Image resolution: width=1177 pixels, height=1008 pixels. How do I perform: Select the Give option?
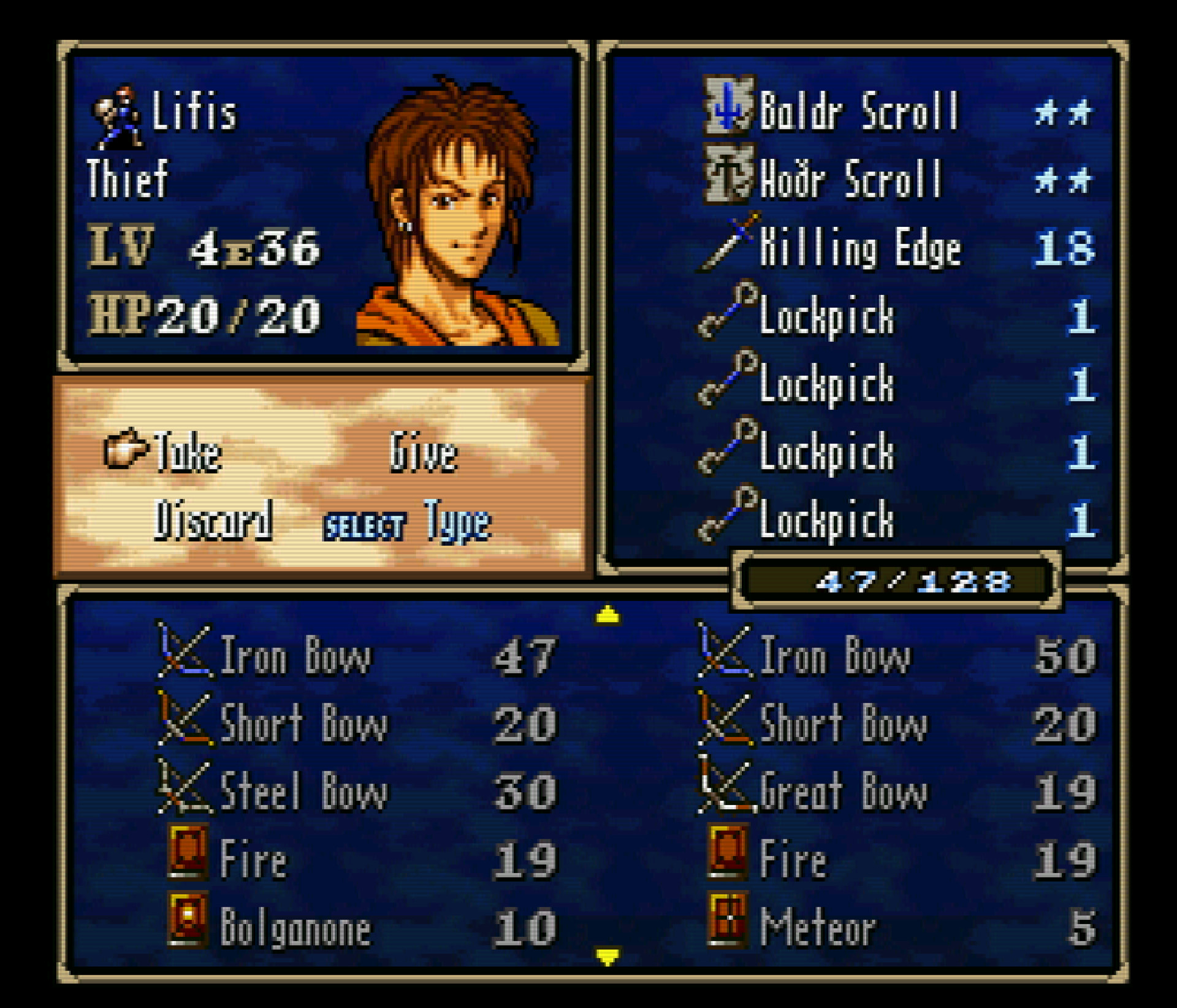[x=423, y=452]
